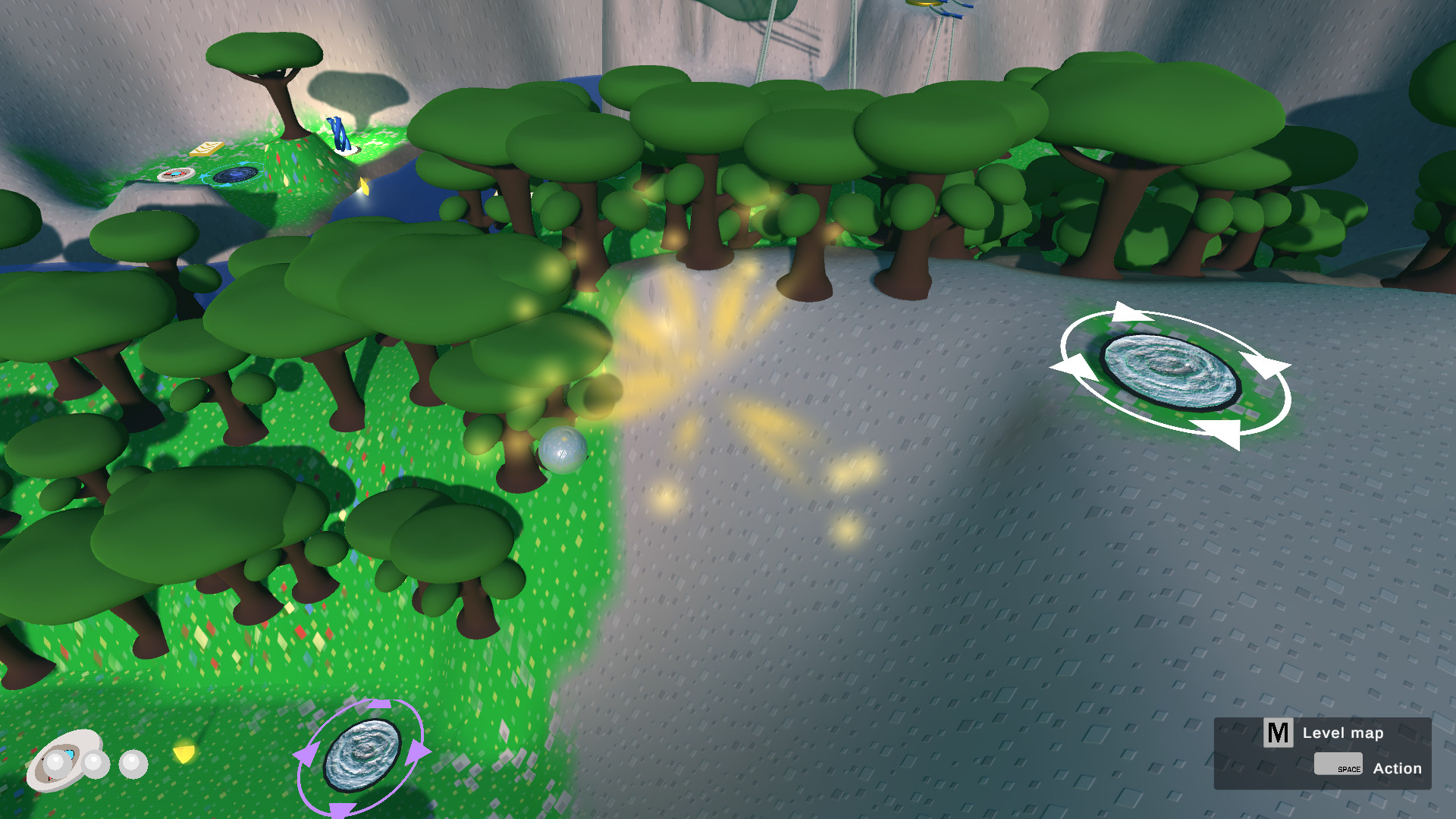Select the blue-ringed dark vortex on the distant hill
This screenshot has width=1456, height=819.
[237, 174]
